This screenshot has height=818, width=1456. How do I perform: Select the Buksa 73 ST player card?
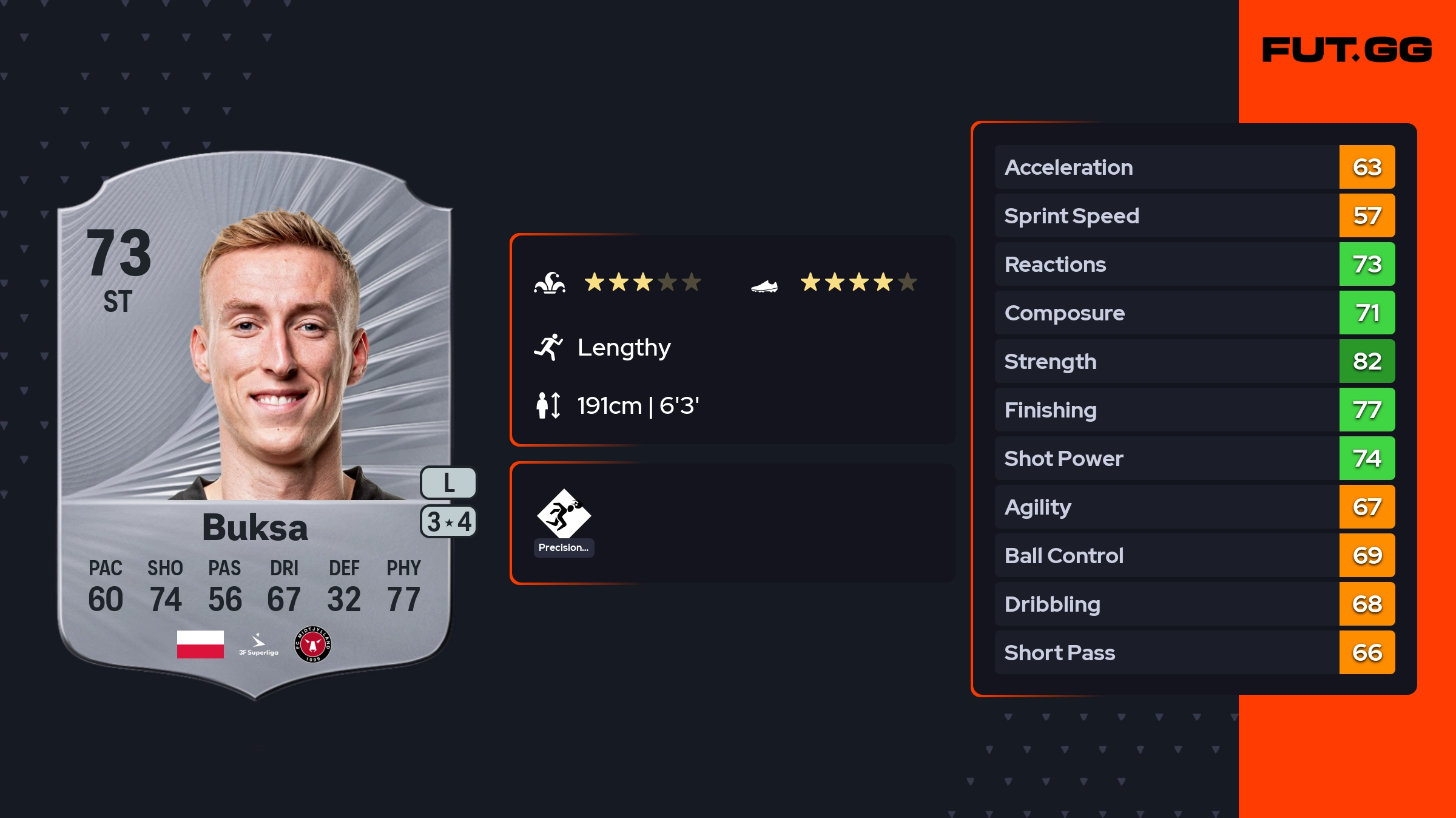(x=255, y=425)
